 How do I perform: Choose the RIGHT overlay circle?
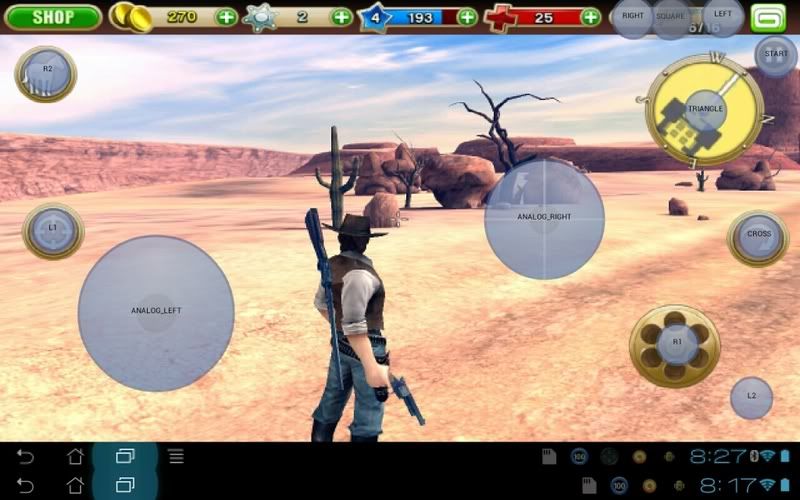click(632, 17)
